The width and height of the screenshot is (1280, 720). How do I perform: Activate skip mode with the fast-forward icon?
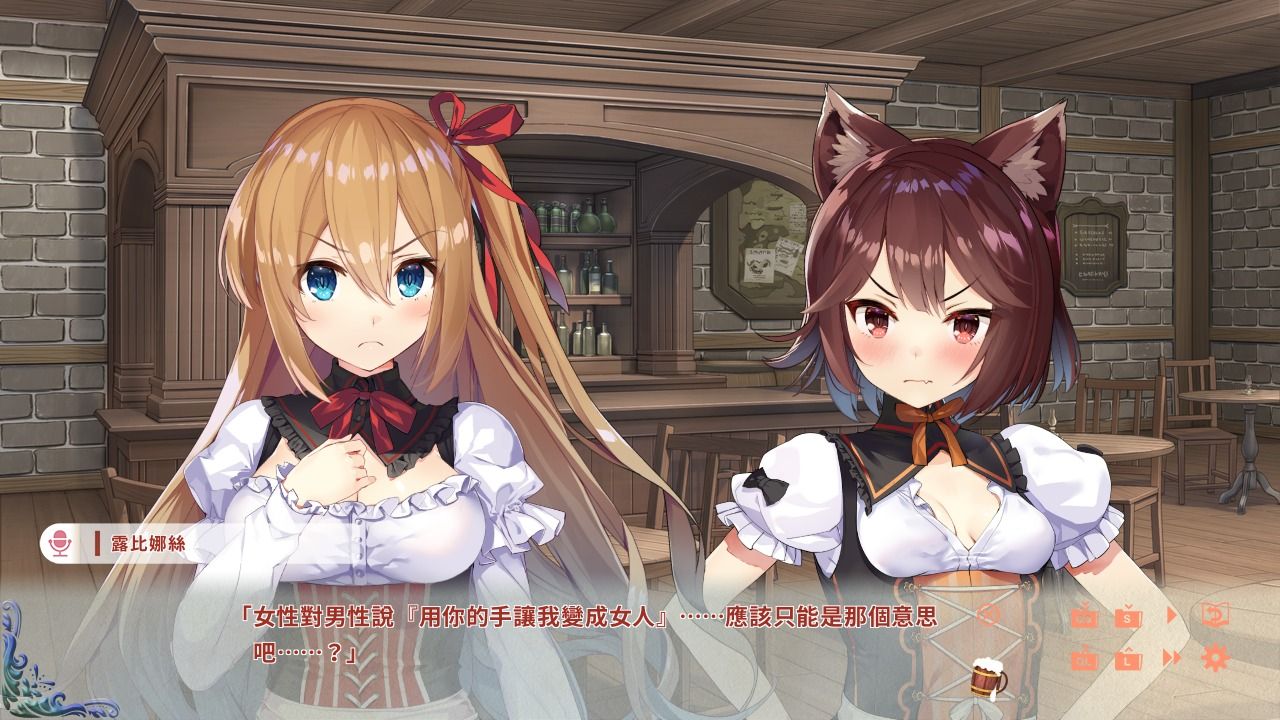pyautogui.click(x=1170, y=657)
